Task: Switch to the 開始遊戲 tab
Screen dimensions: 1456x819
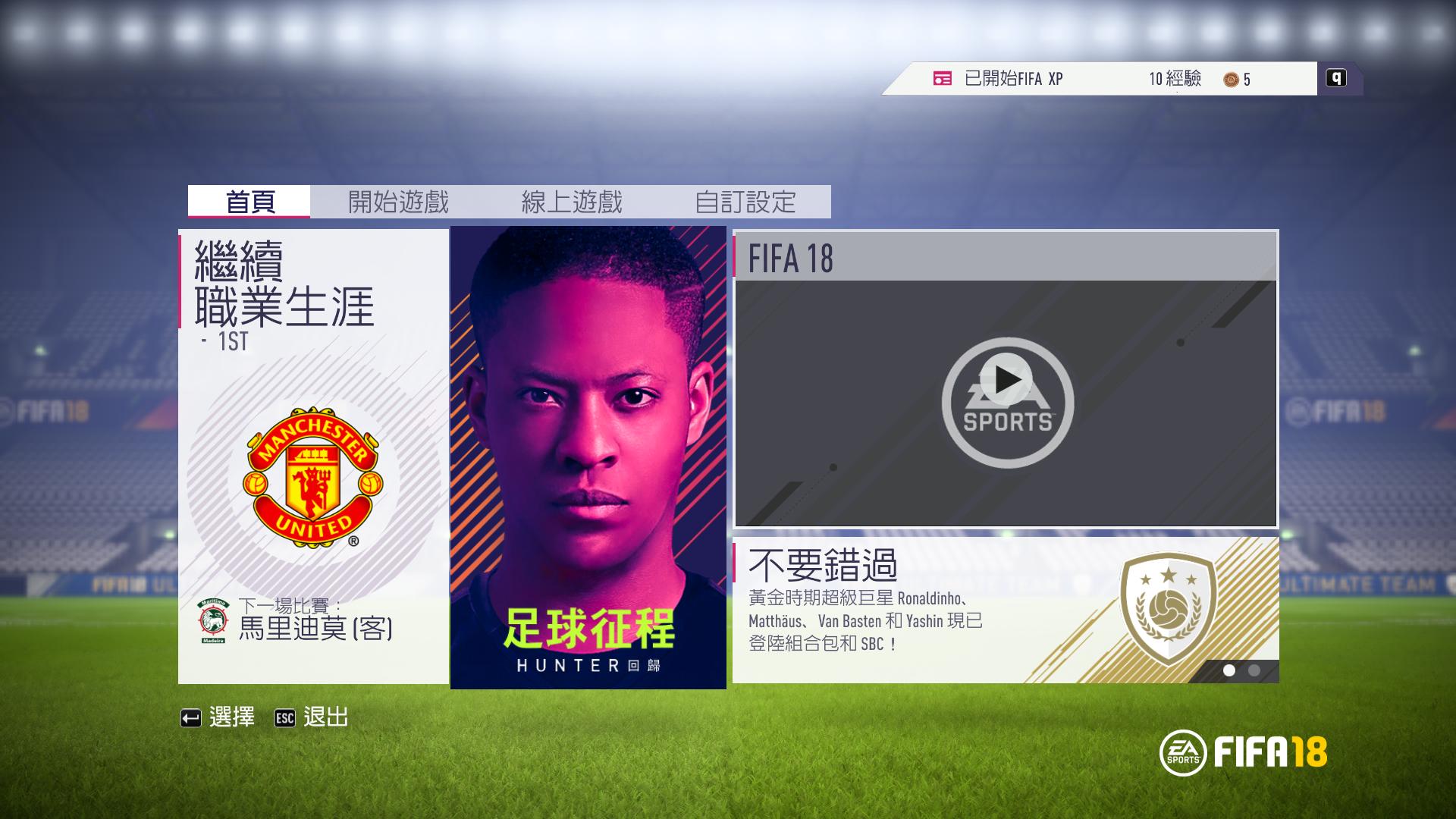Action: point(398,201)
